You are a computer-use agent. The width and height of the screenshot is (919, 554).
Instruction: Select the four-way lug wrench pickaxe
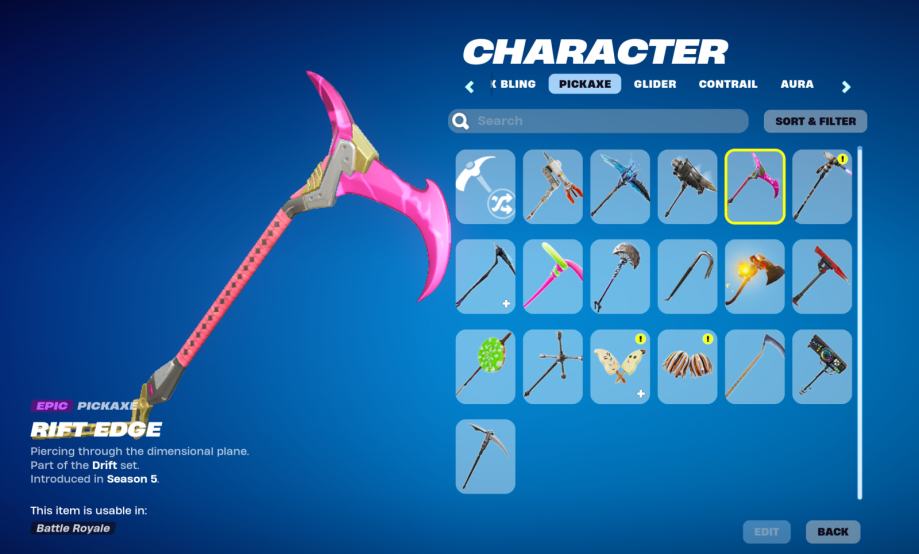point(553,366)
